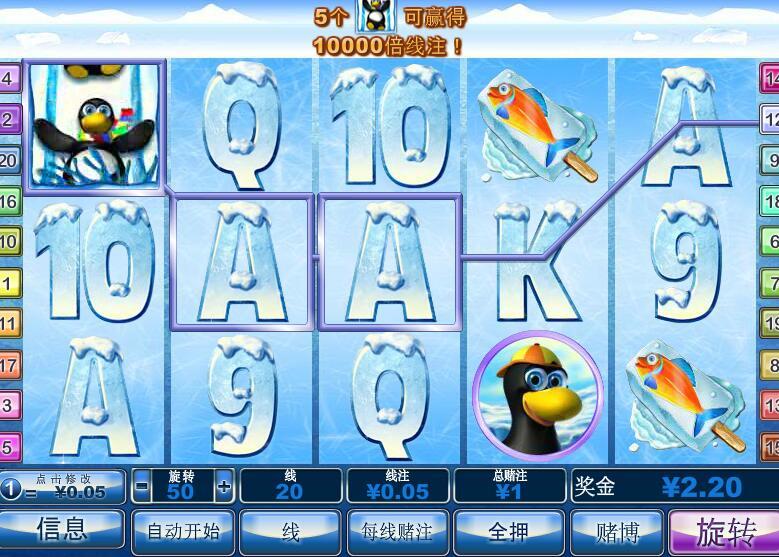Select payline 6 marker on right side

[x=770, y=241]
